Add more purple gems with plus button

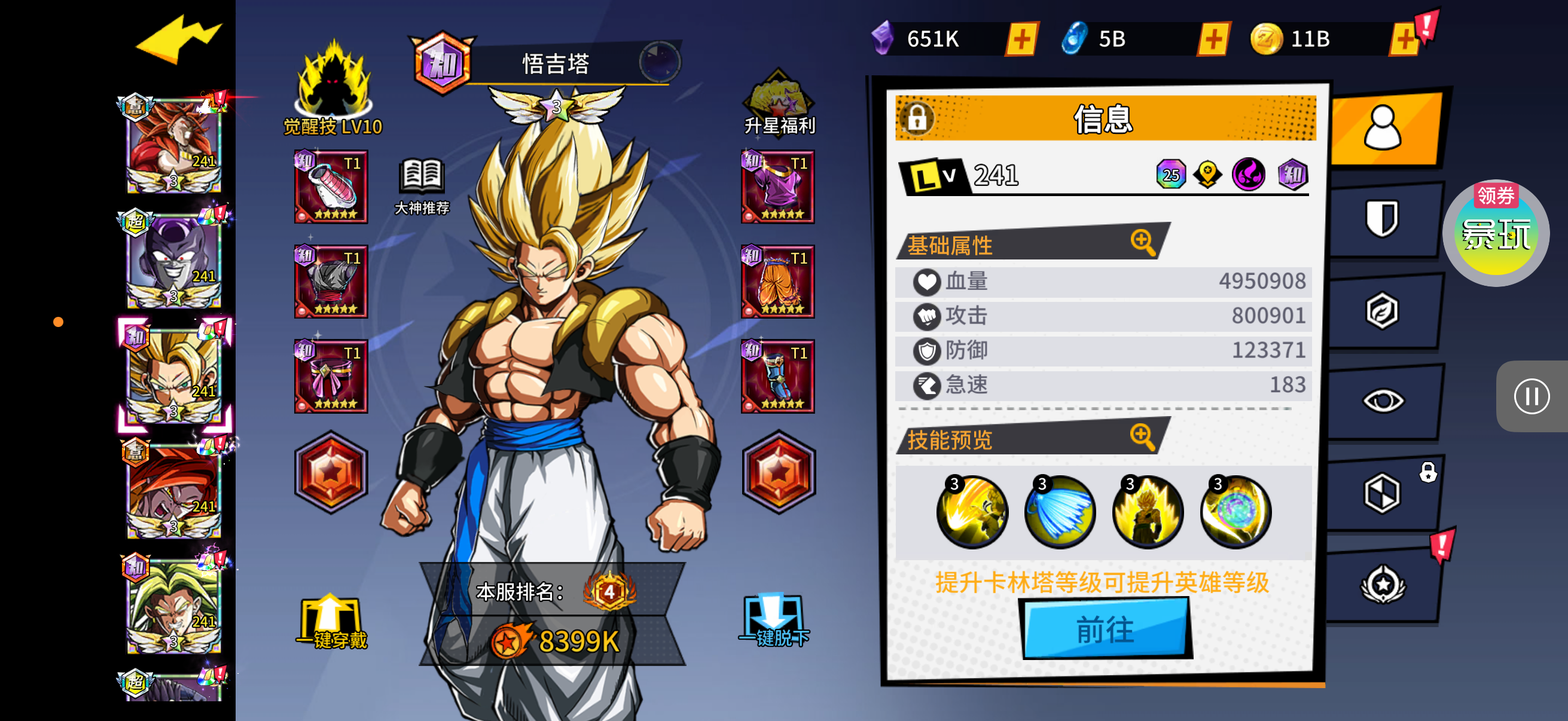point(1021,39)
